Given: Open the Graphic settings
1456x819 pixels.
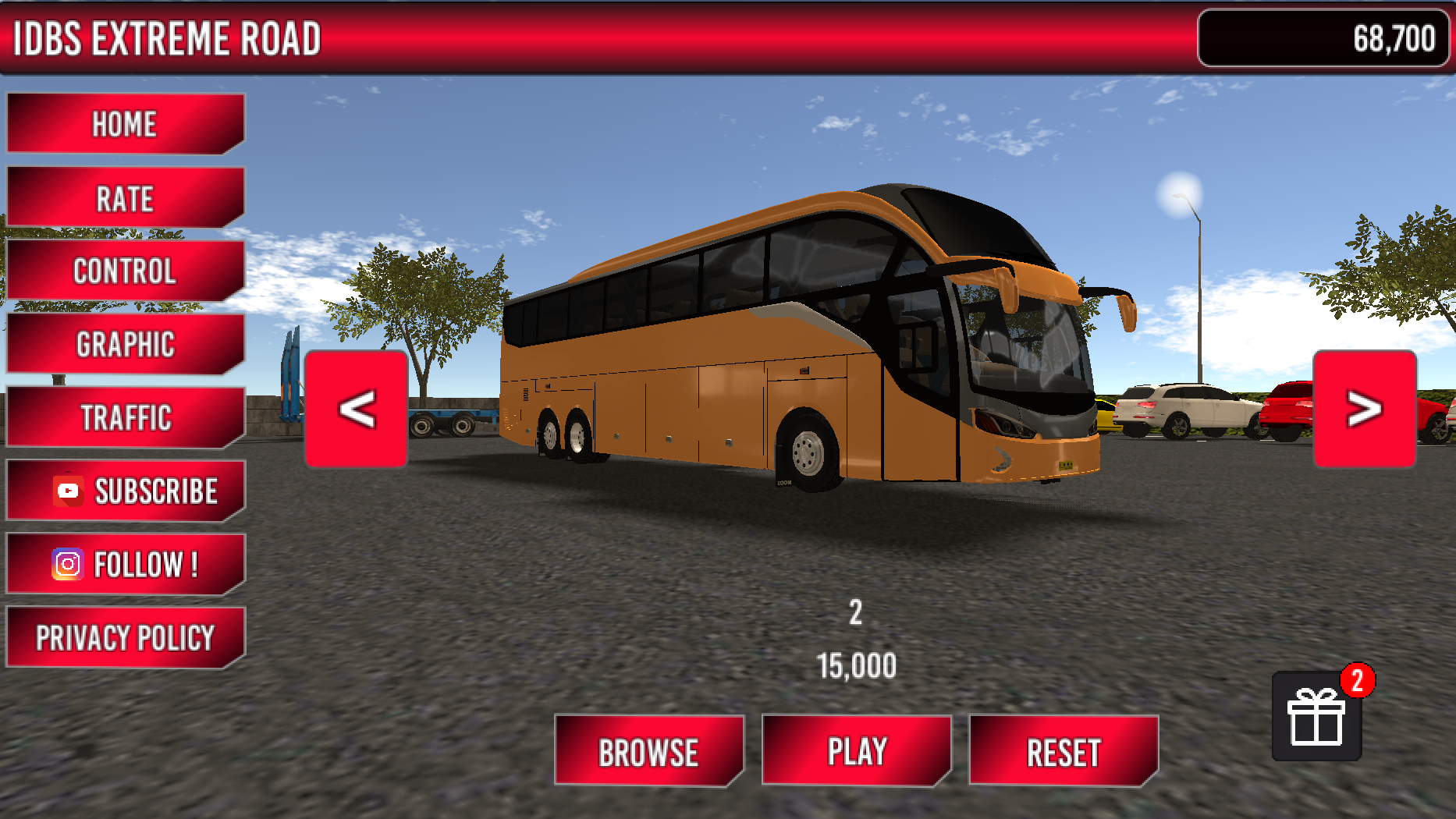Looking at the screenshot, I should [125, 344].
